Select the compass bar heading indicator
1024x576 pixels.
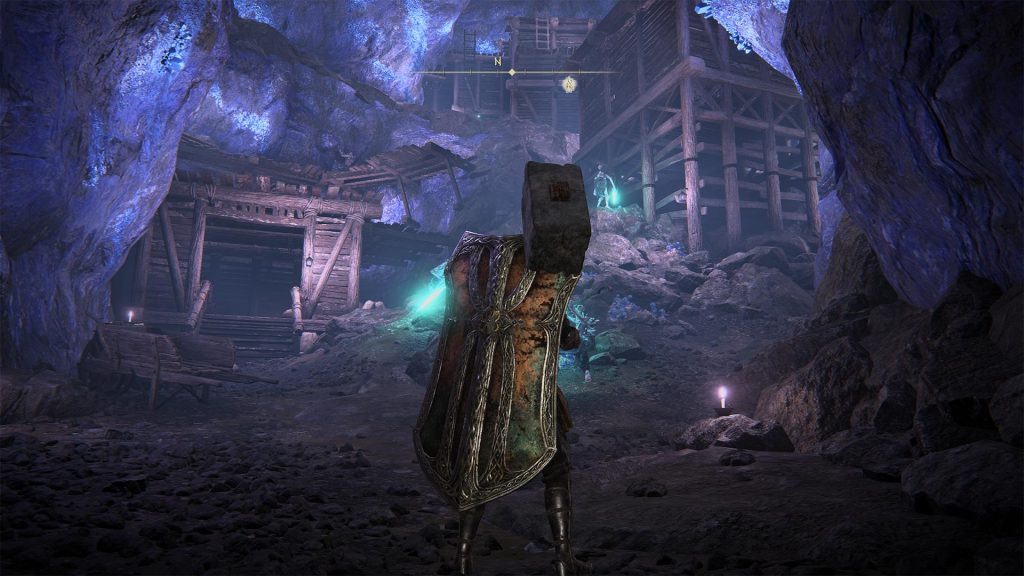point(512,72)
